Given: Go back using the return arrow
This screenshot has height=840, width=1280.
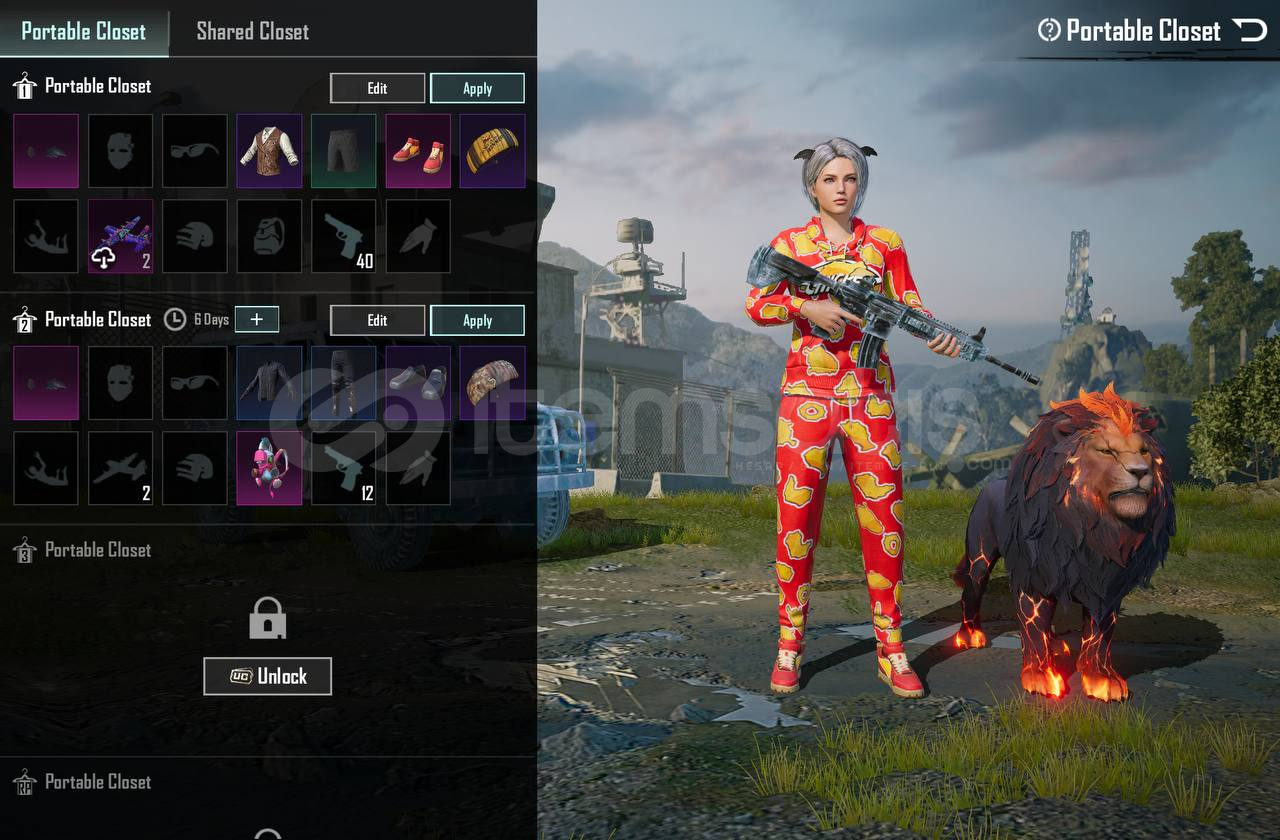Looking at the screenshot, I should coord(1250,30).
